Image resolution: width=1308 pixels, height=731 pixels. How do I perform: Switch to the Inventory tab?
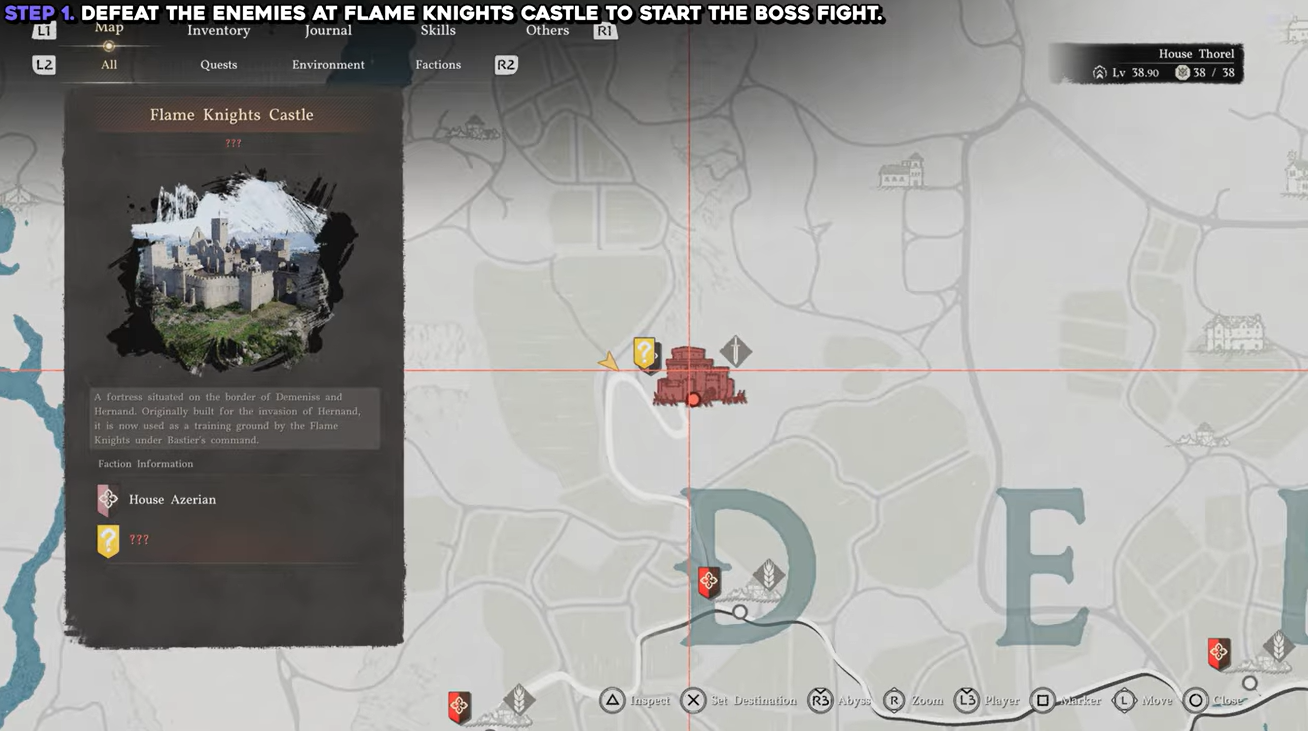218,30
